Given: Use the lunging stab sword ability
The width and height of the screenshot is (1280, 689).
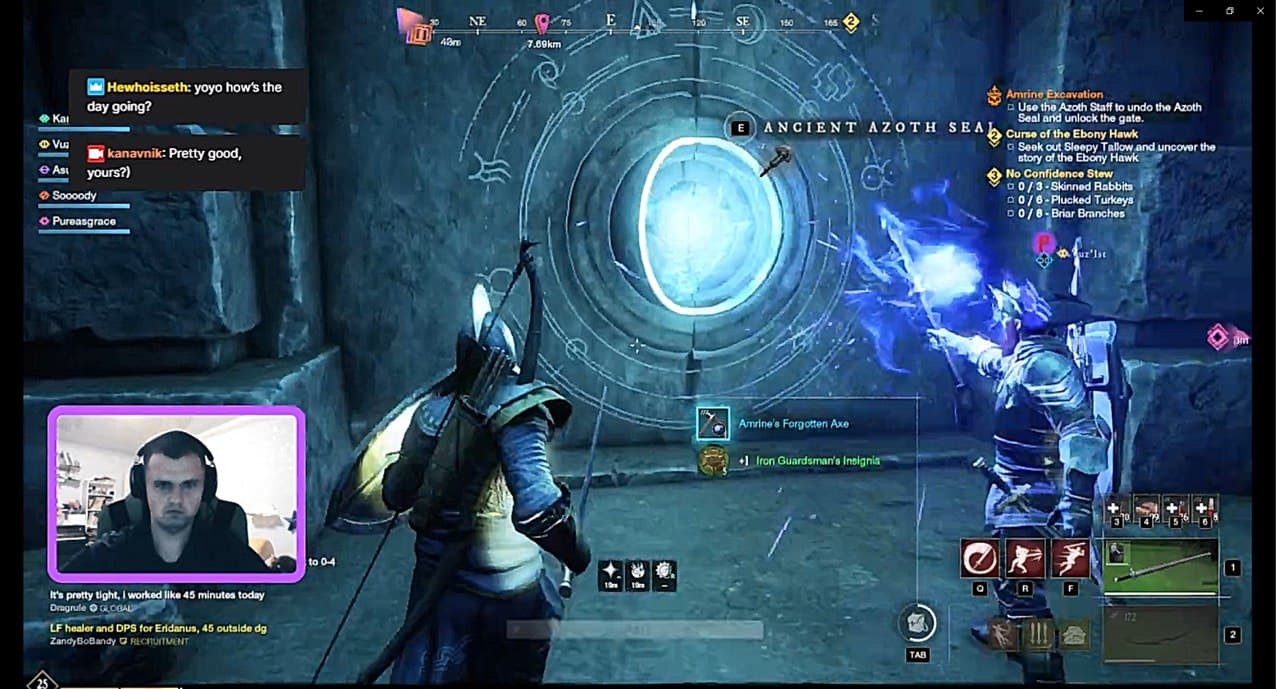Looking at the screenshot, I should click(x=1025, y=558).
